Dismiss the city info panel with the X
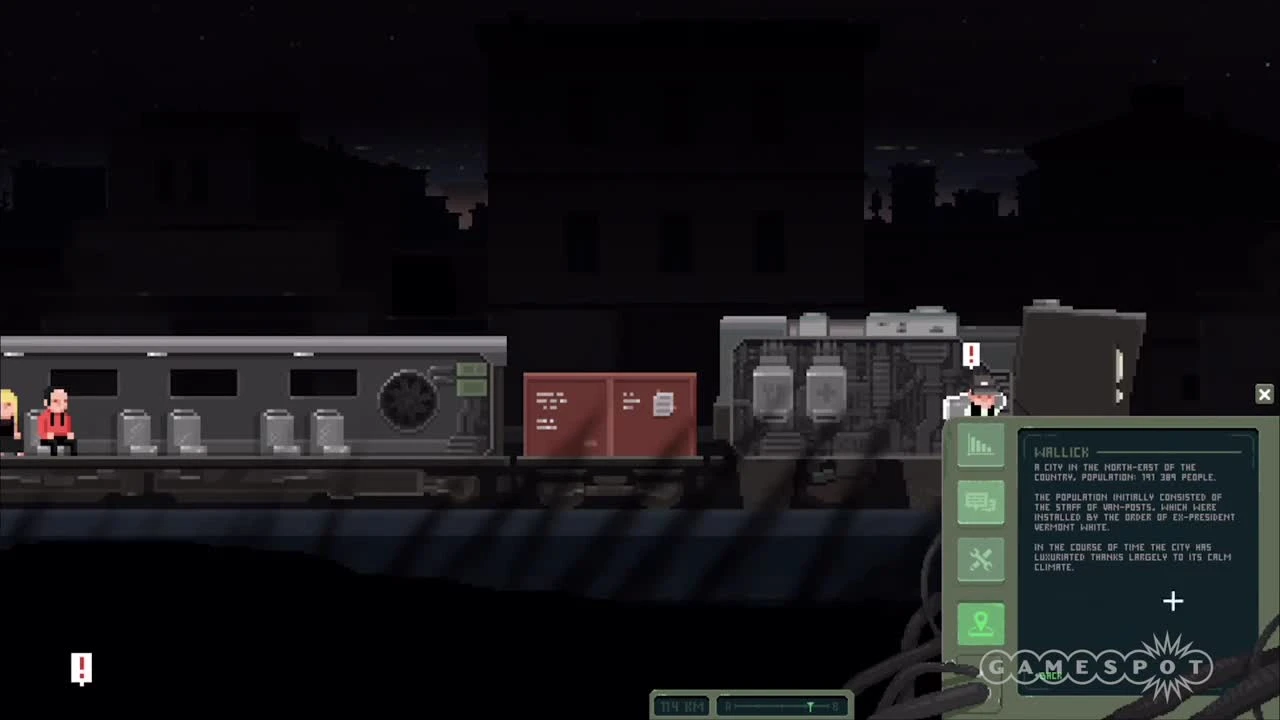Screen dimensions: 1280x720 (1264, 394)
